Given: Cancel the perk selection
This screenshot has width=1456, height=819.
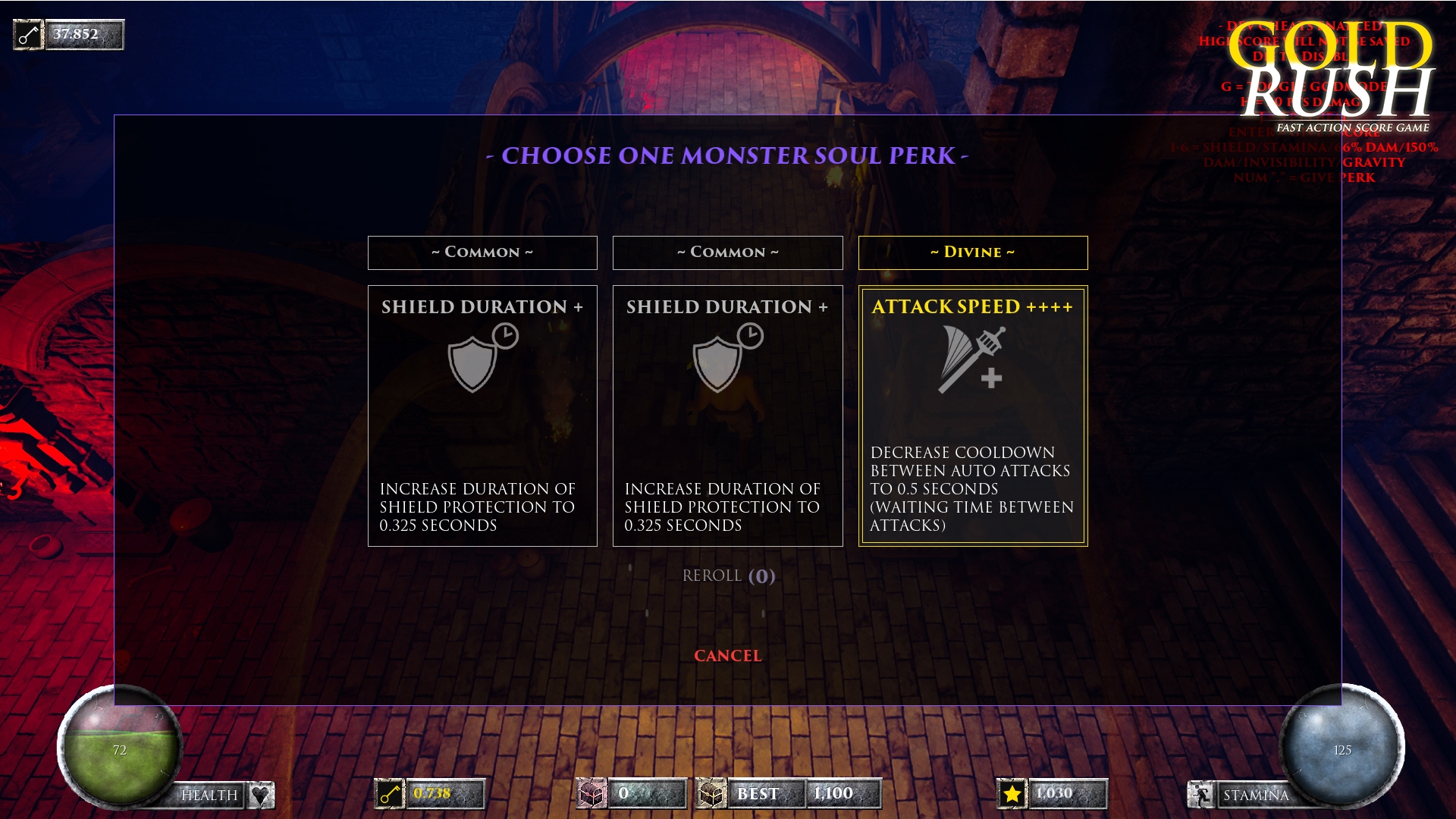Looking at the screenshot, I should [x=727, y=656].
